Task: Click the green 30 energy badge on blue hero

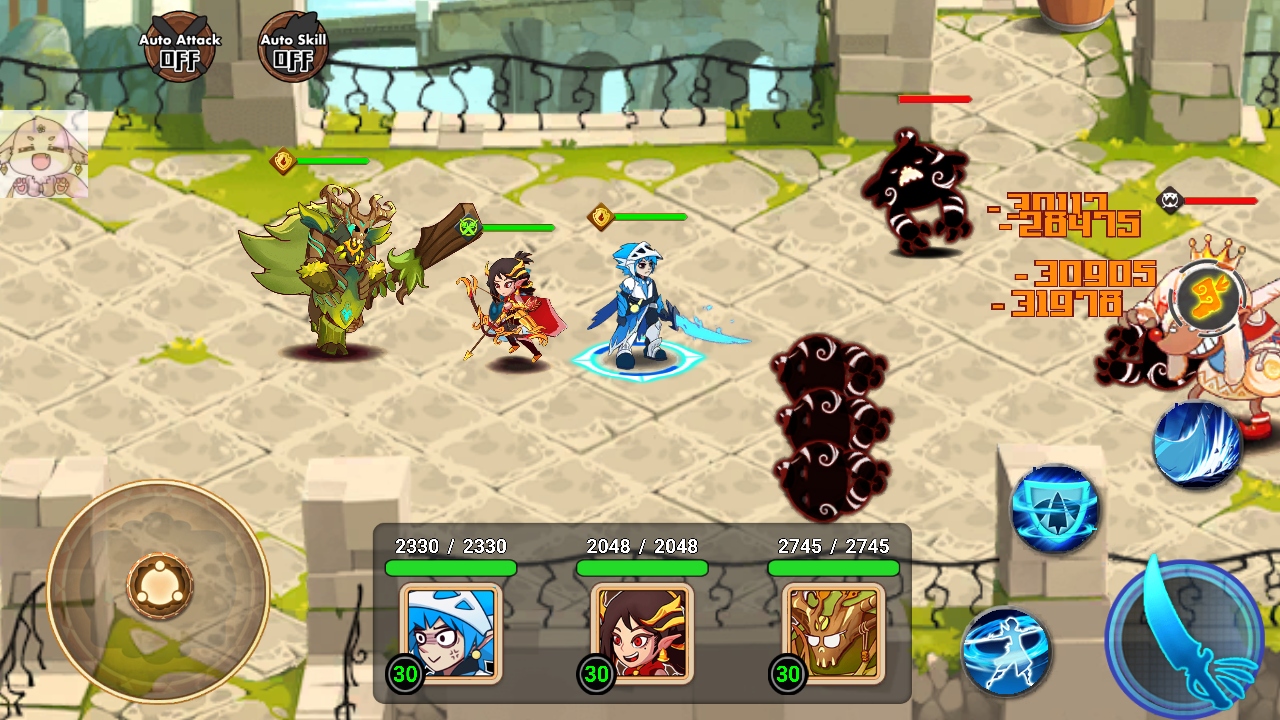Action: pyautogui.click(x=405, y=674)
